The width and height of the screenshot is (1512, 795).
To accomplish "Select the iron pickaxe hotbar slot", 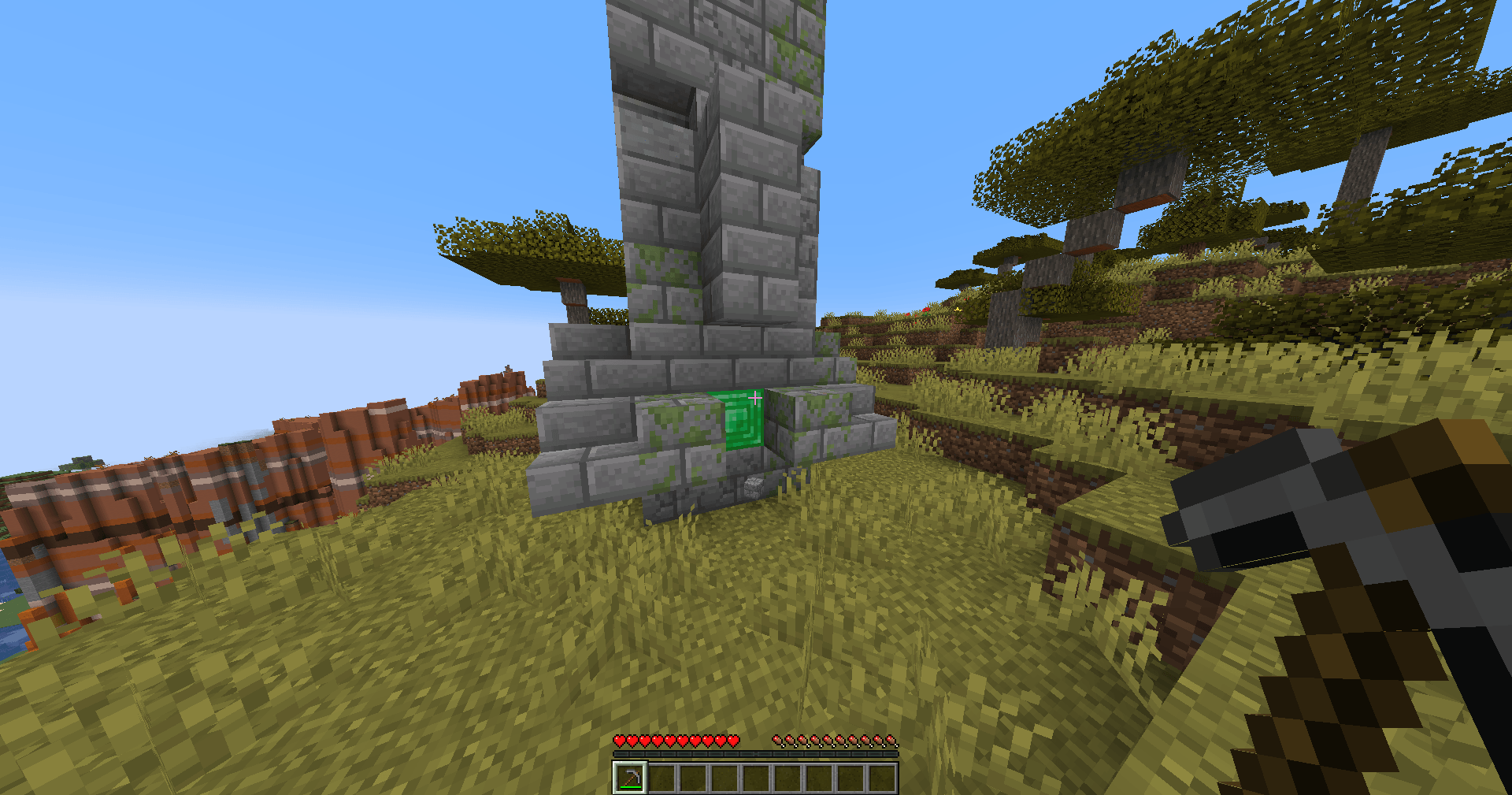I will point(630,779).
